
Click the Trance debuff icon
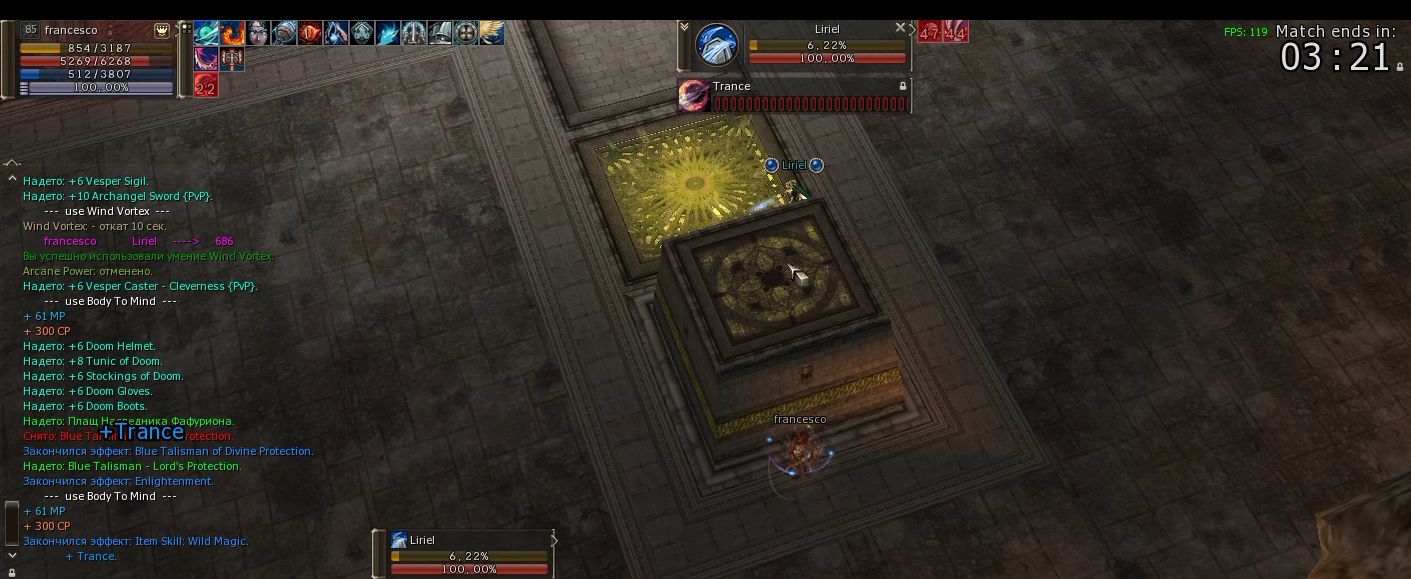coord(693,95)
